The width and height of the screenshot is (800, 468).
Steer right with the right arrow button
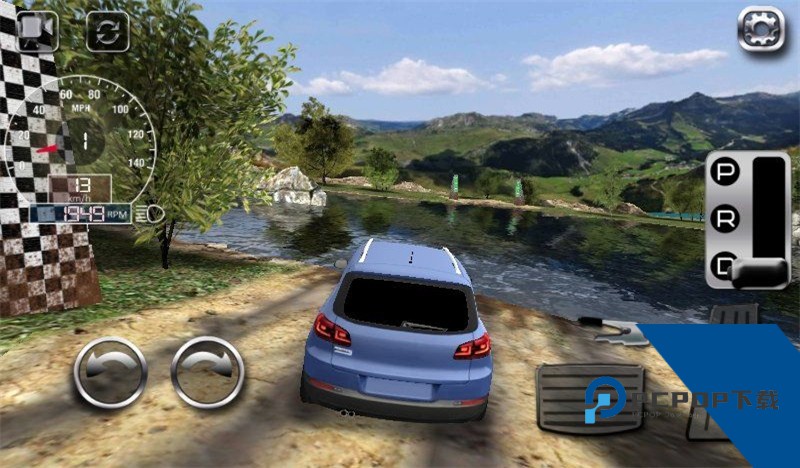point(207,372)
